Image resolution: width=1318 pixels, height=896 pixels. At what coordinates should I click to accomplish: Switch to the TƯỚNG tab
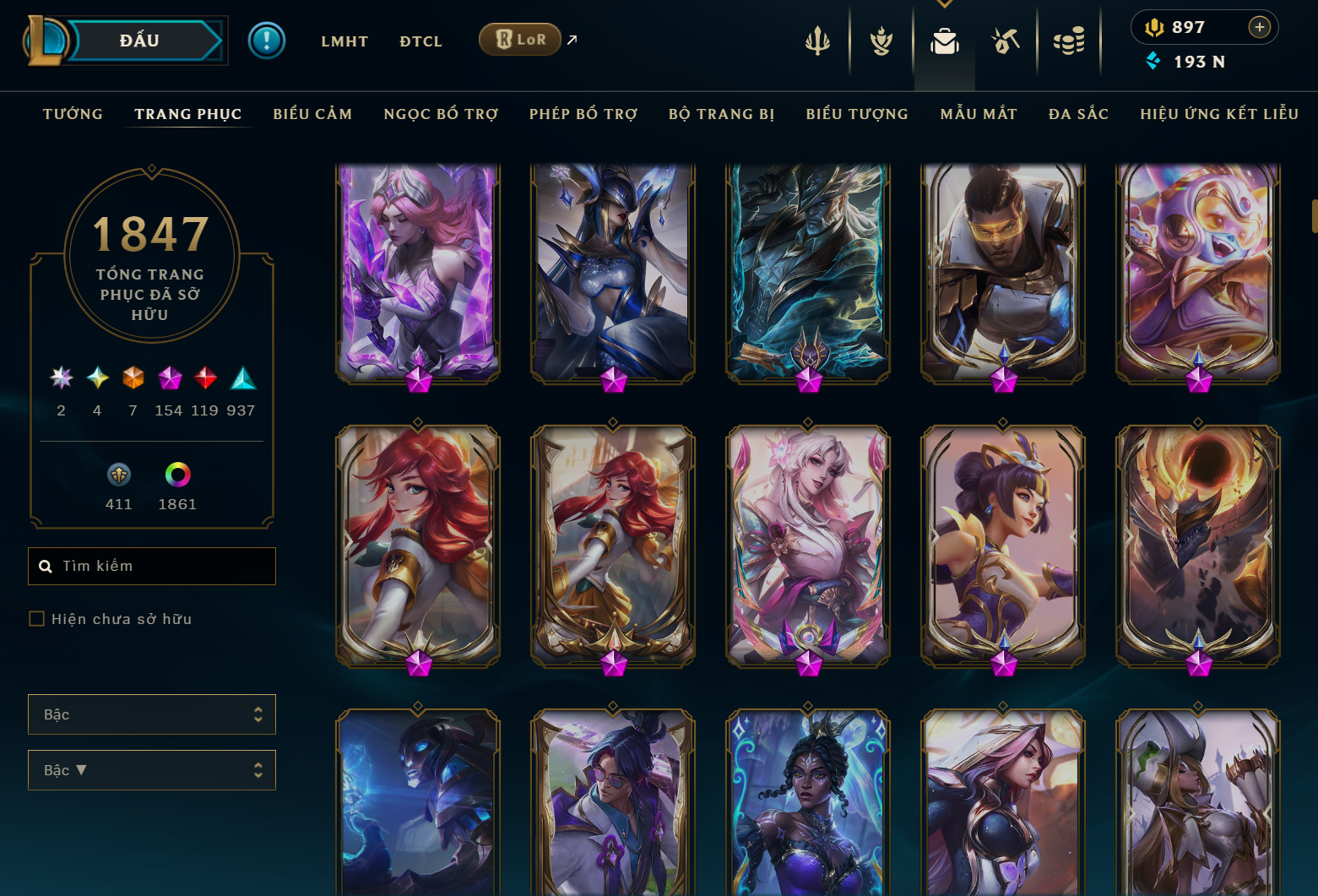click(73, 114)
